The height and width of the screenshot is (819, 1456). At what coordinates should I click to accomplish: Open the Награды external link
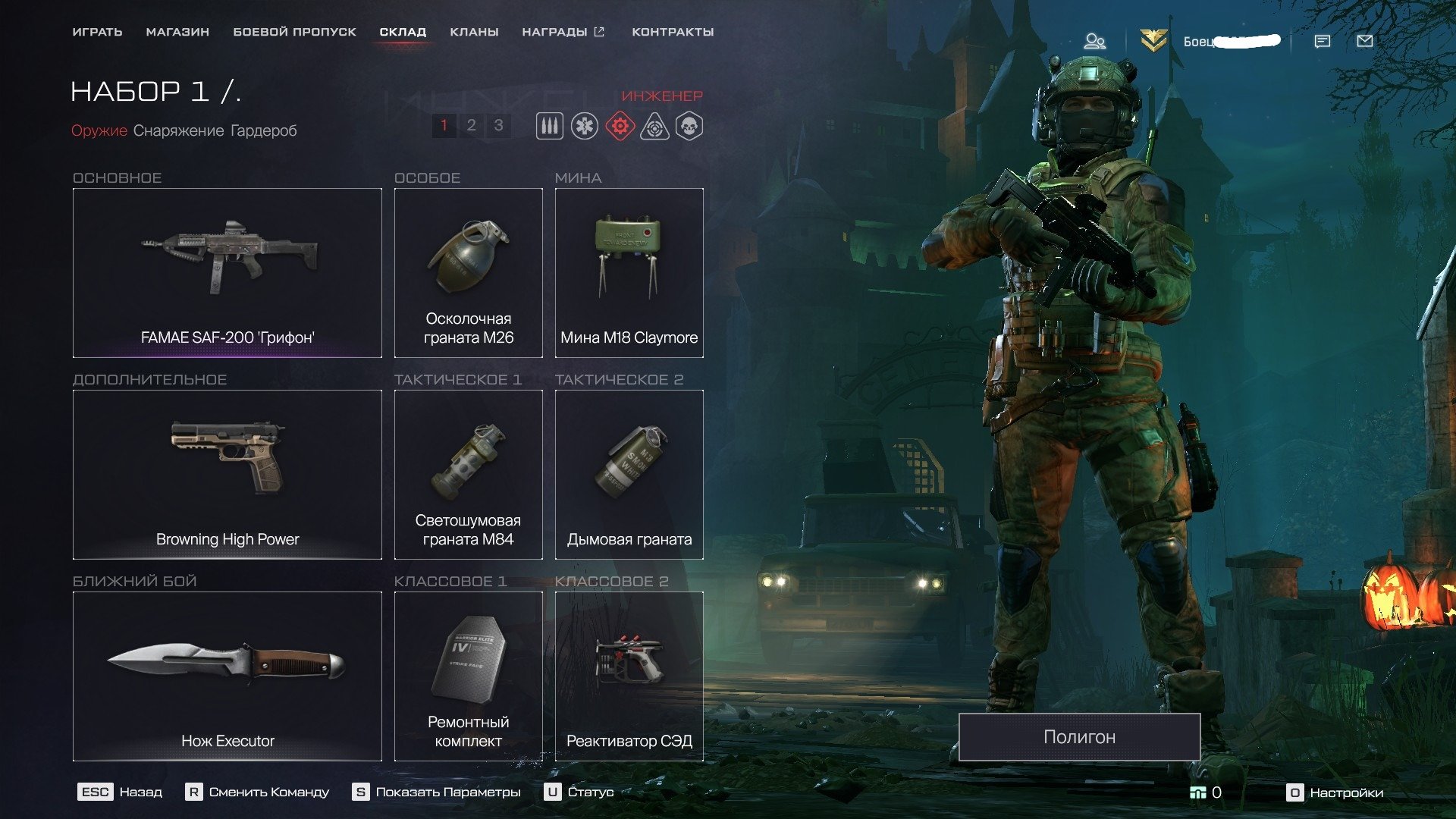[x=563, y=32]
